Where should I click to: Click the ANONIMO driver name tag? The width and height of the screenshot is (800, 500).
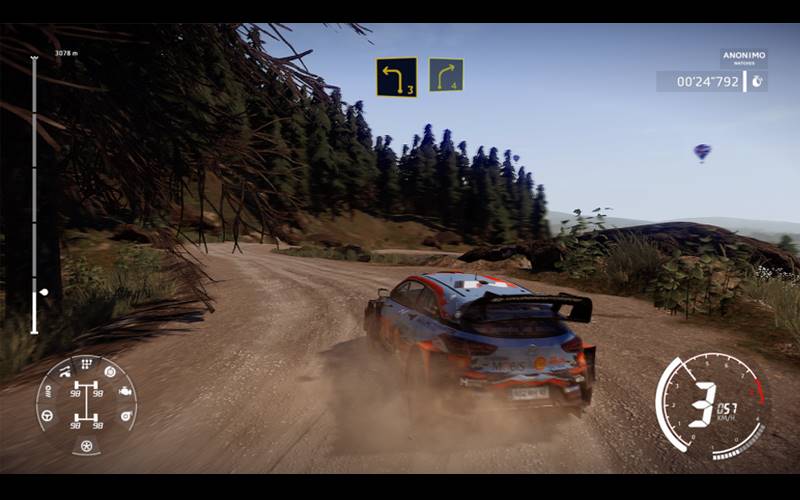[743, 57]
